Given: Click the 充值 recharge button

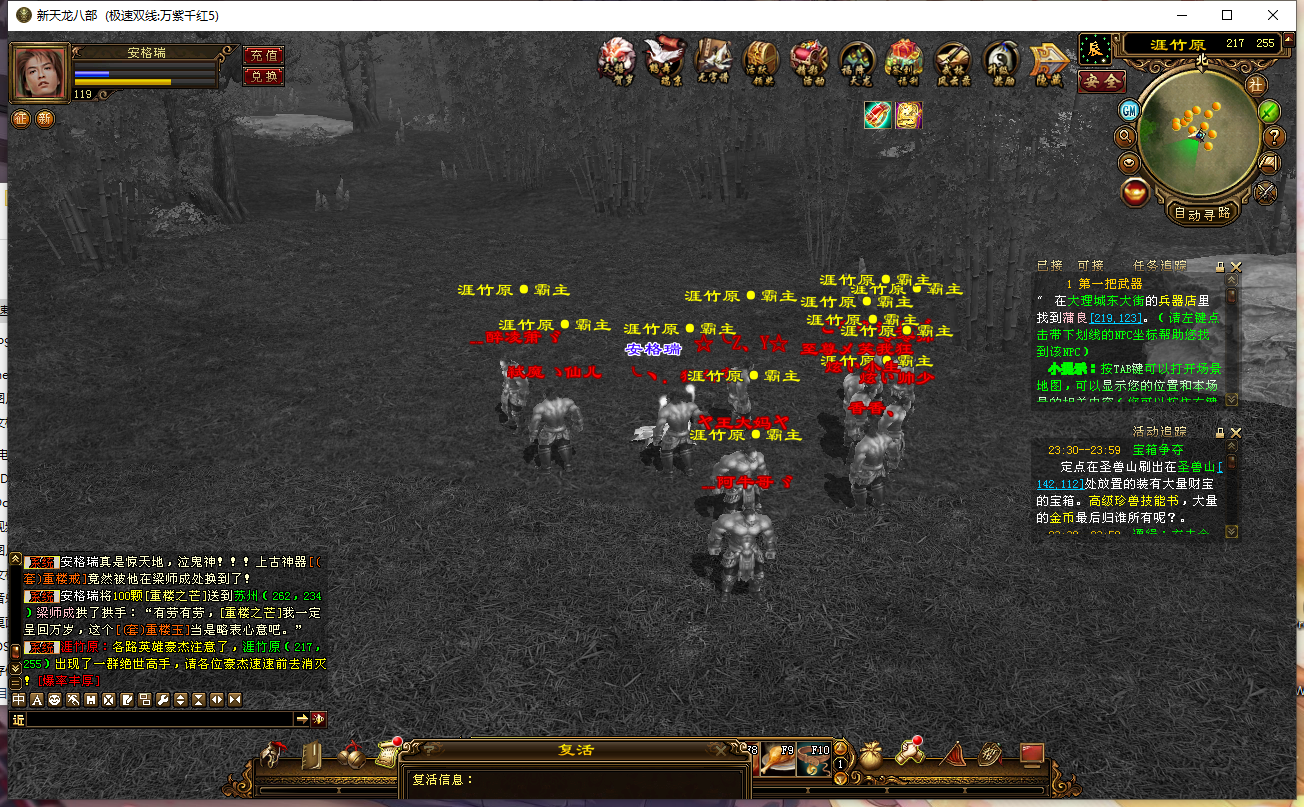Looking at the screenshot, I should coord(264,55).
